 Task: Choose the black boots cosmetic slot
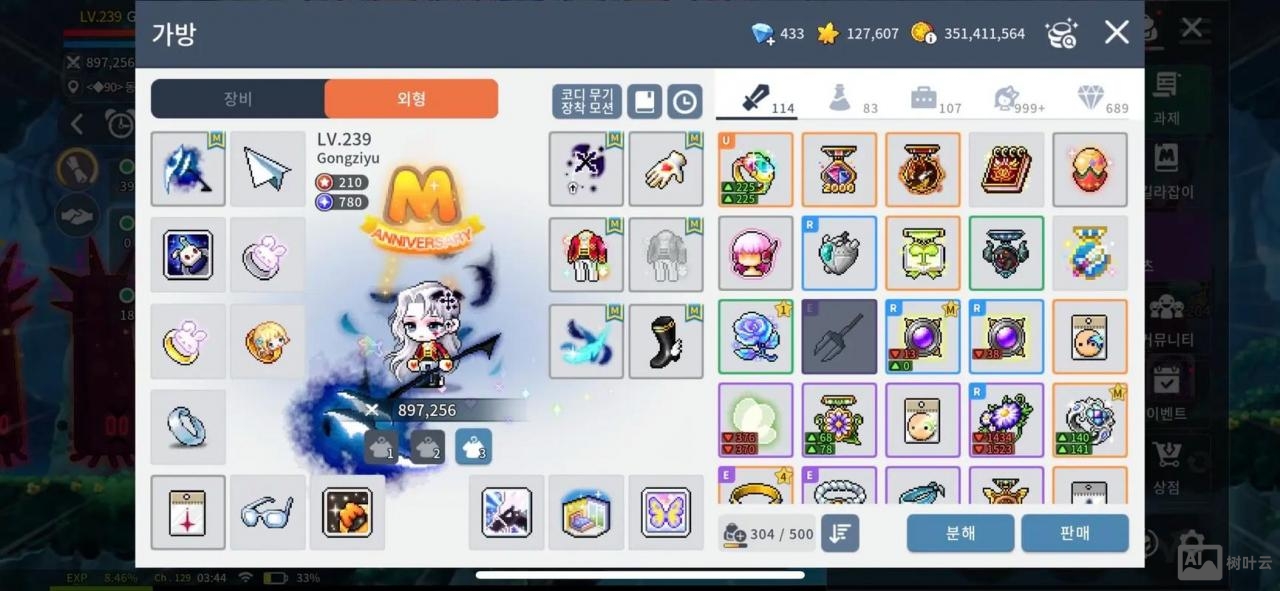pos(665,341)
